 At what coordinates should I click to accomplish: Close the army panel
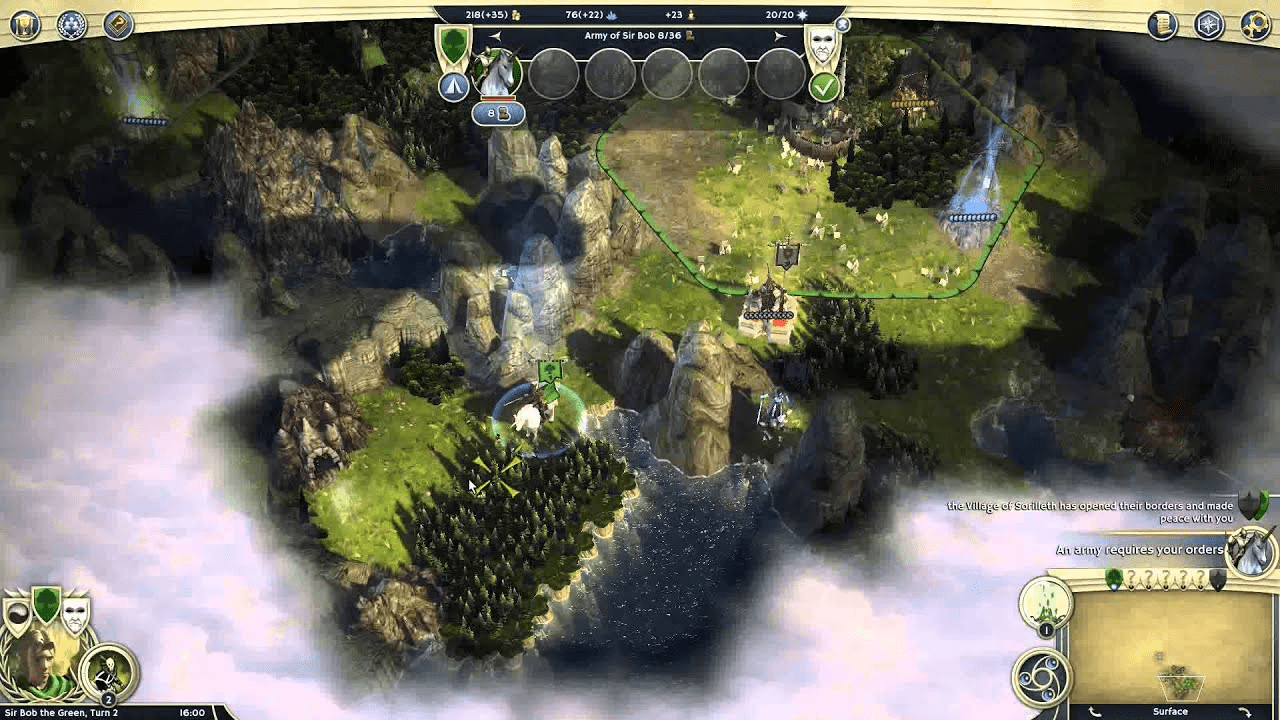(x=842, y=24)
